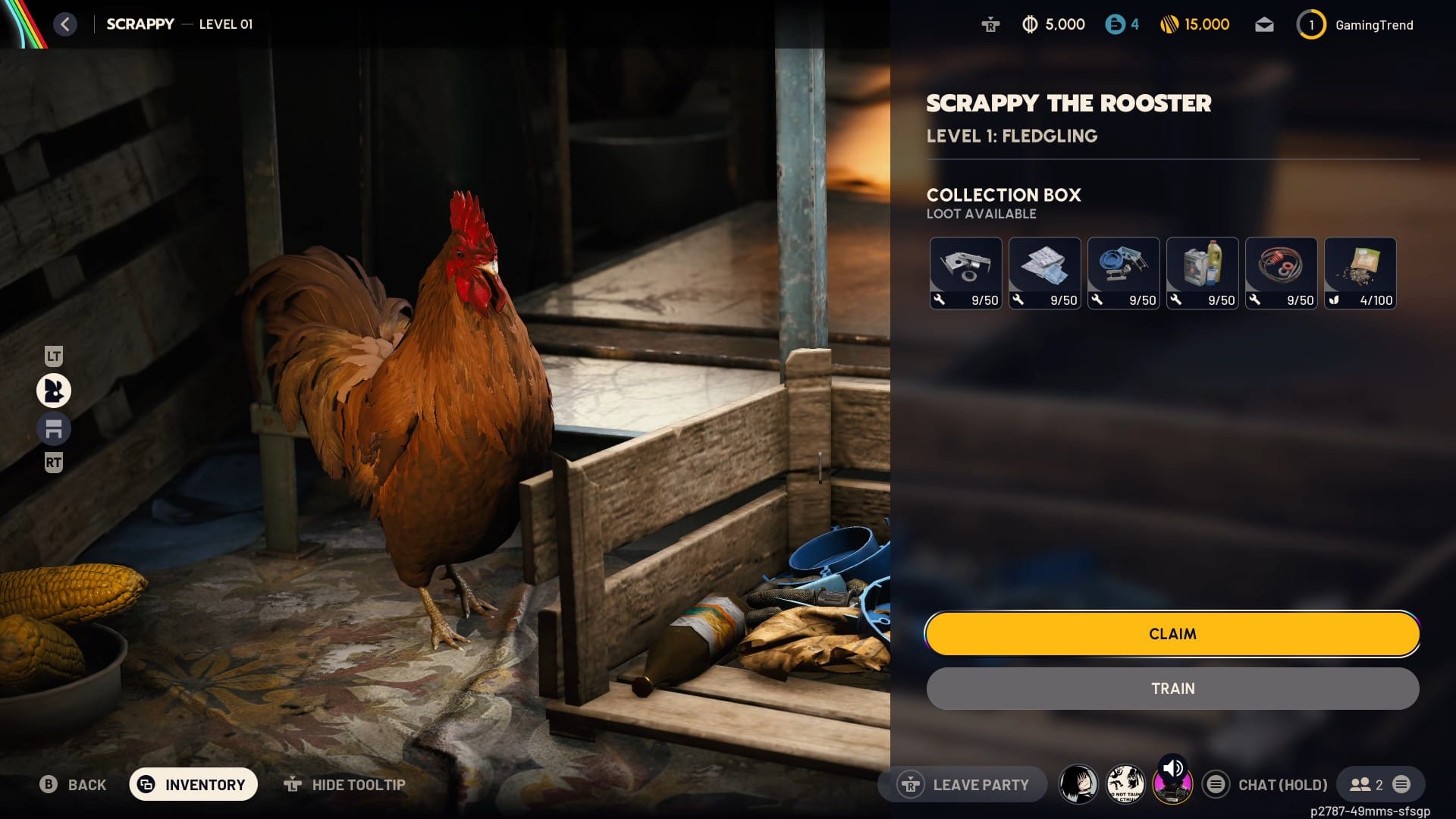Open the Inventory
1456x819 pixels.
[x=193, y=785]
